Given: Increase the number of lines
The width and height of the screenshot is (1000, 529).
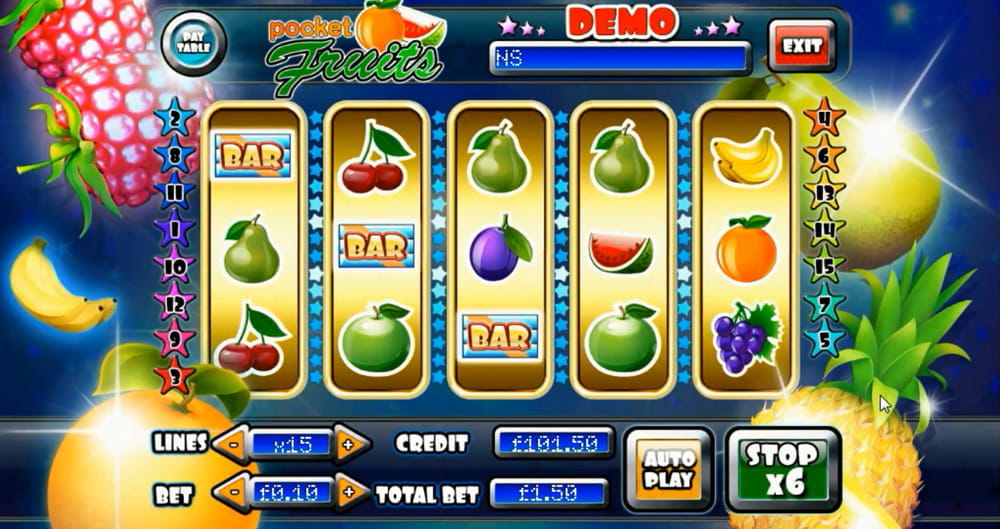Looking at the screenshot, I should [x=348, y=443].
